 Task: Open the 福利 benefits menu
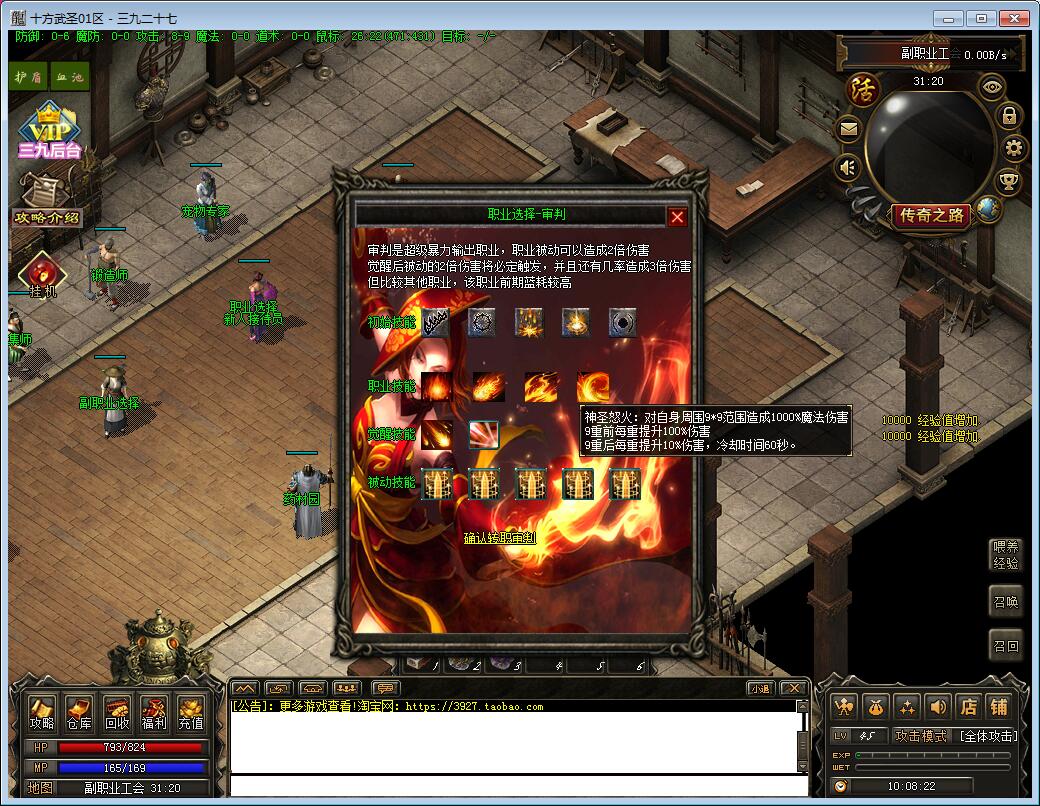(154, 712)
